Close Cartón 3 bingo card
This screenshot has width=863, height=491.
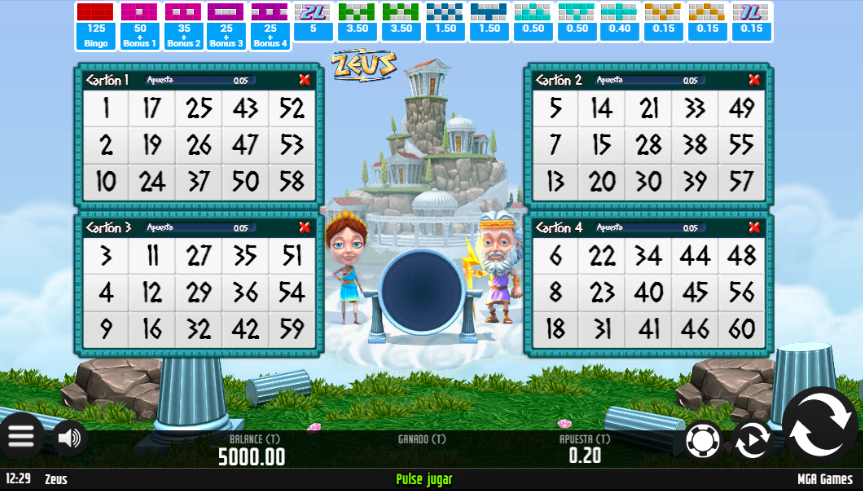pos(304,228)
